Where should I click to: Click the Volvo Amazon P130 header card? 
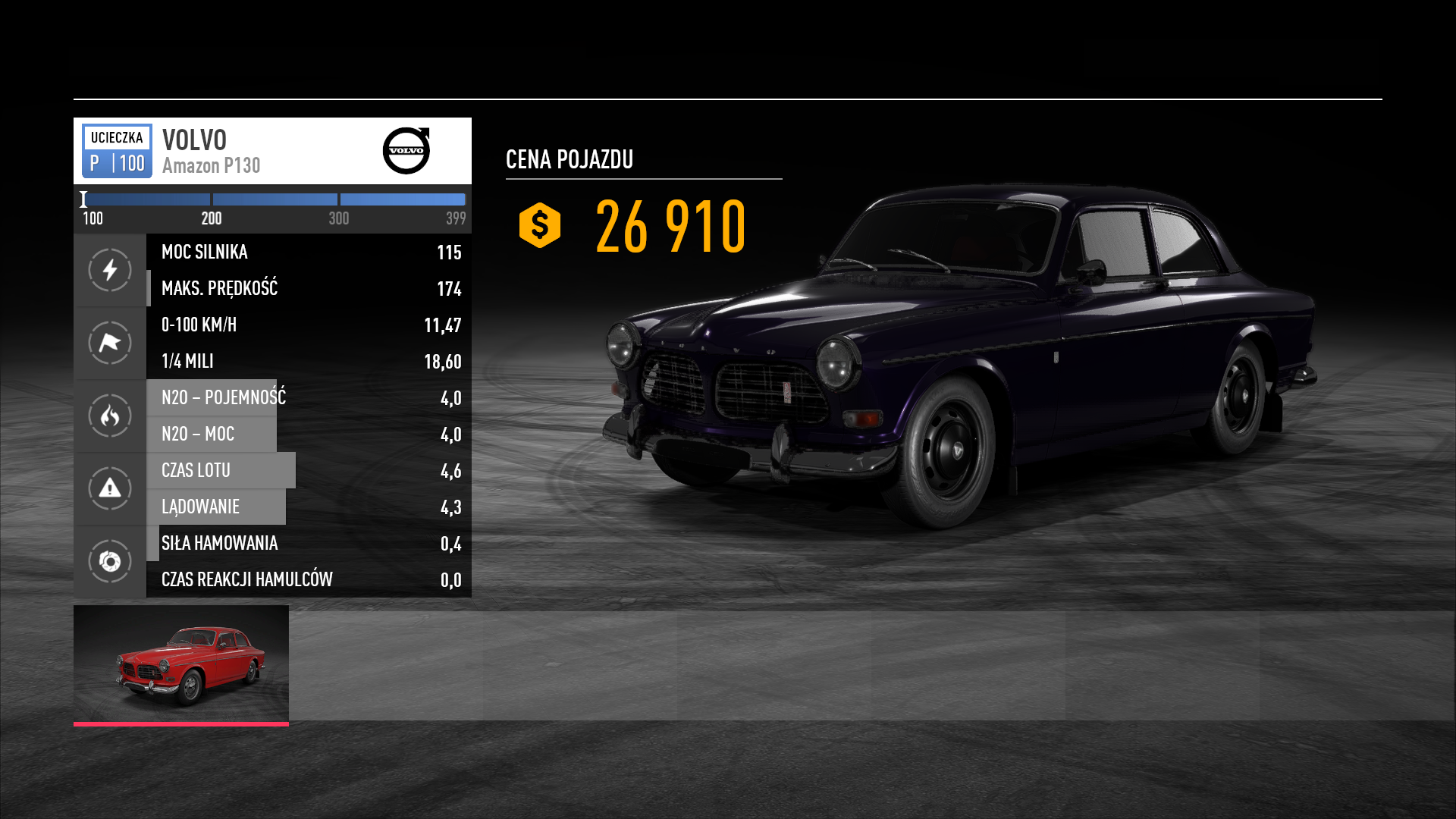pyautogui.click(x=272, y=151)
